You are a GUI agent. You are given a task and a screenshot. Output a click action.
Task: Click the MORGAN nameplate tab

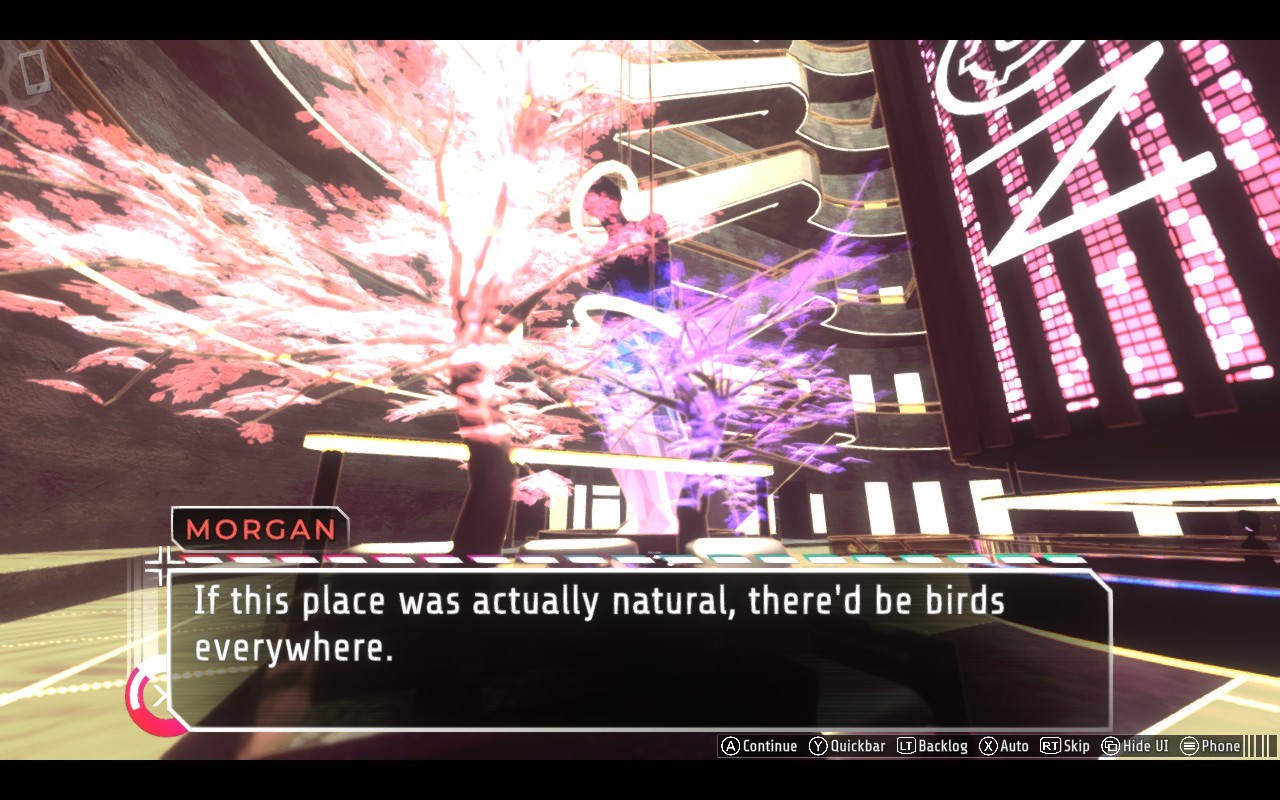tap(258, 531)
